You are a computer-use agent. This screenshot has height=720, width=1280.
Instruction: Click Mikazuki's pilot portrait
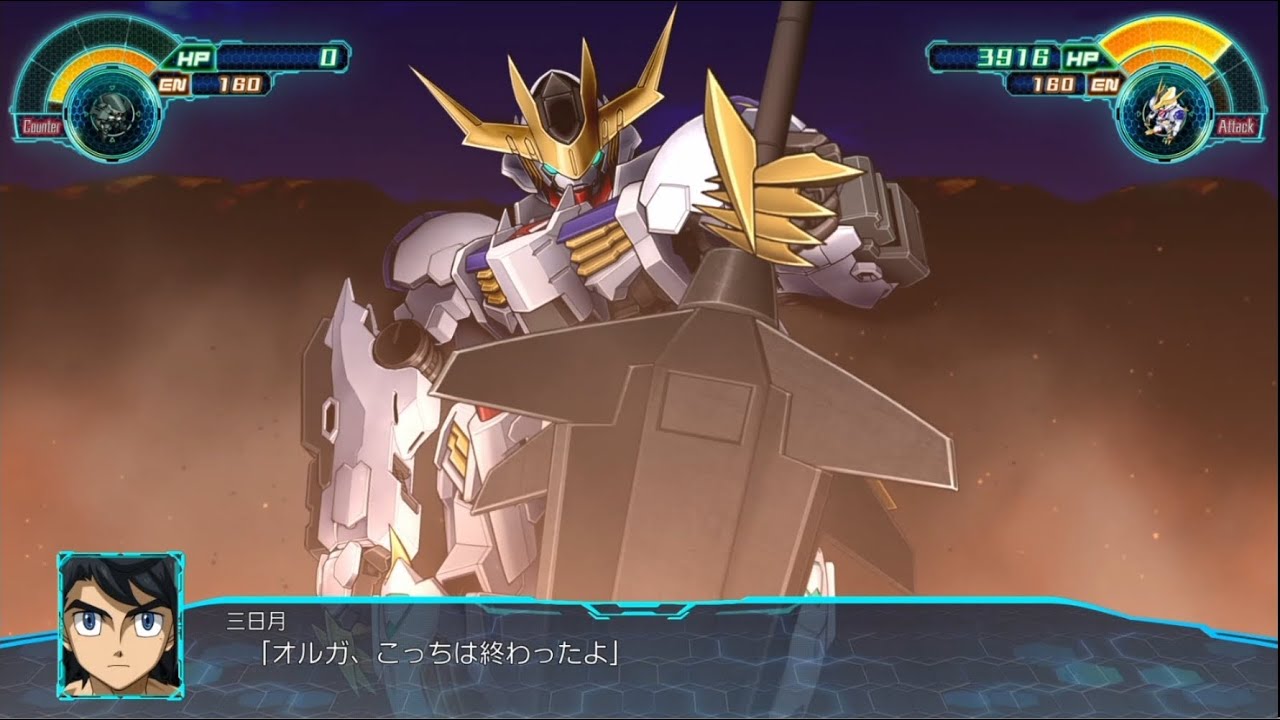tap(120, 624)
